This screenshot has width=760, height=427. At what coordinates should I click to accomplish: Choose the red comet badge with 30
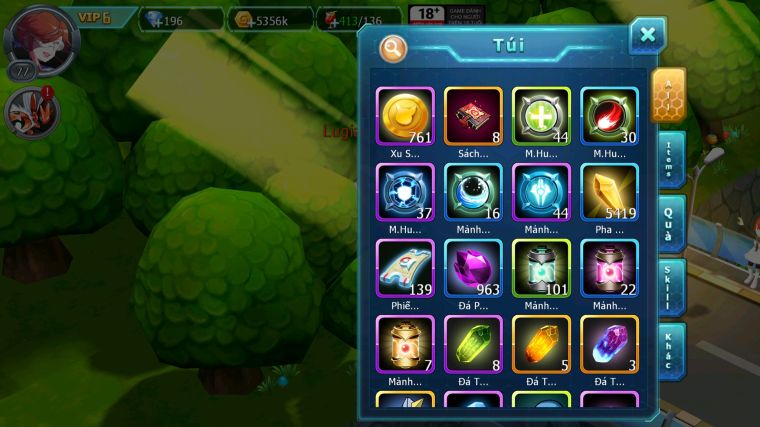609,117
